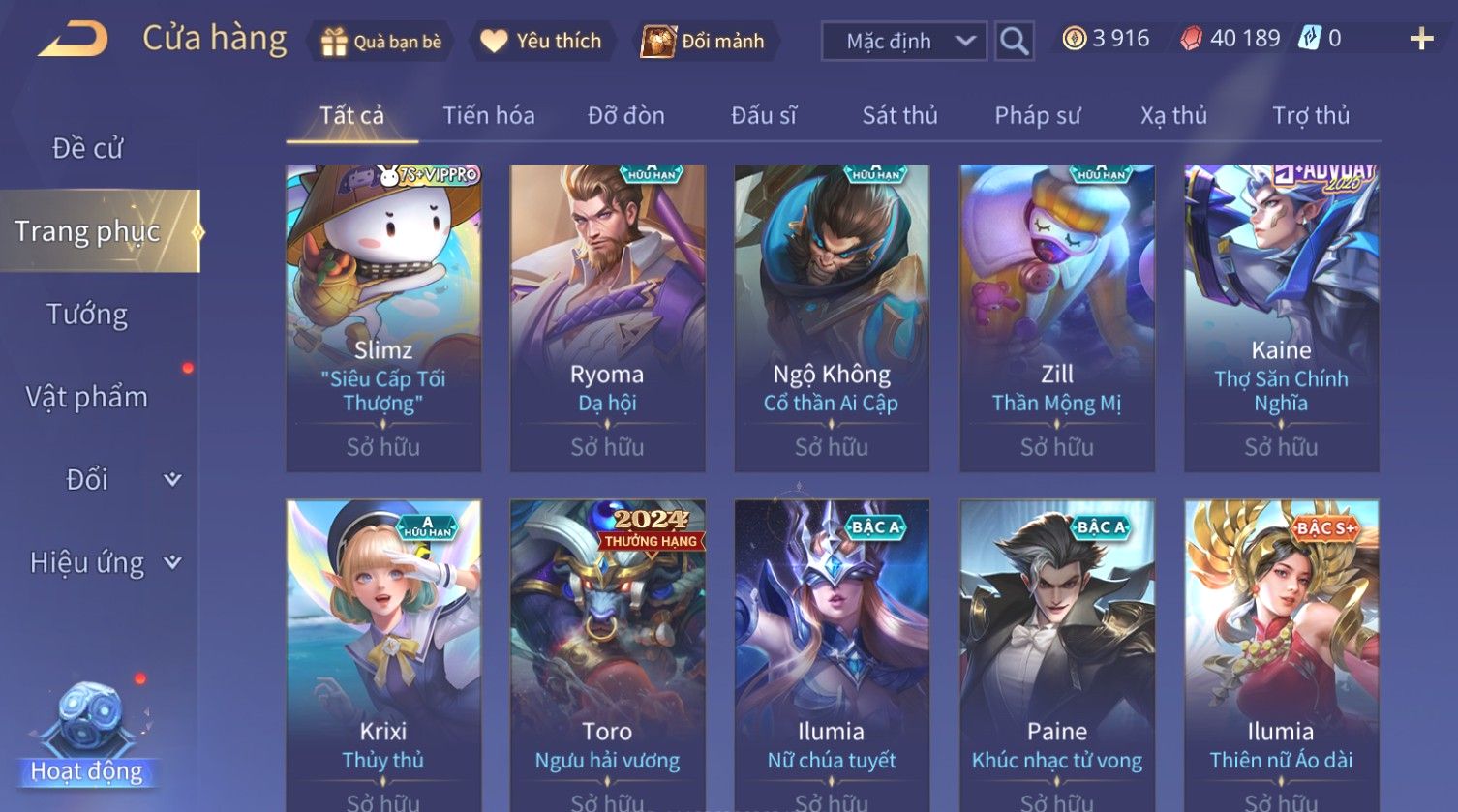The width and height of the screenshot is (1458, 812).
Task: Add currency with the plus button
Action: (1421, 39)
